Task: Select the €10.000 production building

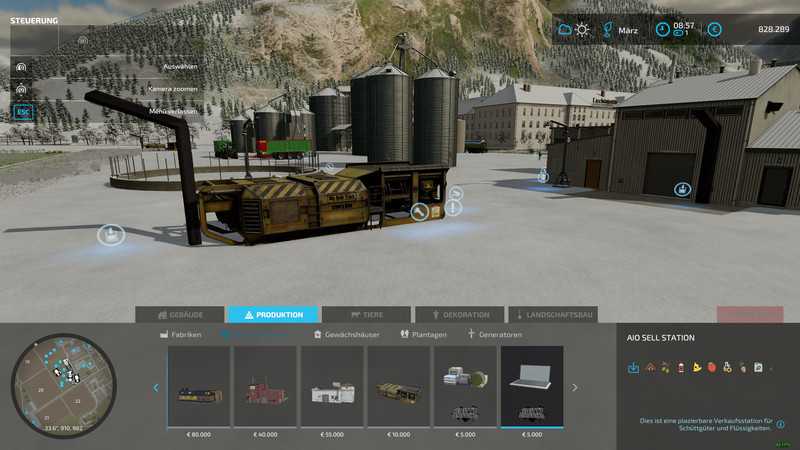Action: click(x=399, y=386)
